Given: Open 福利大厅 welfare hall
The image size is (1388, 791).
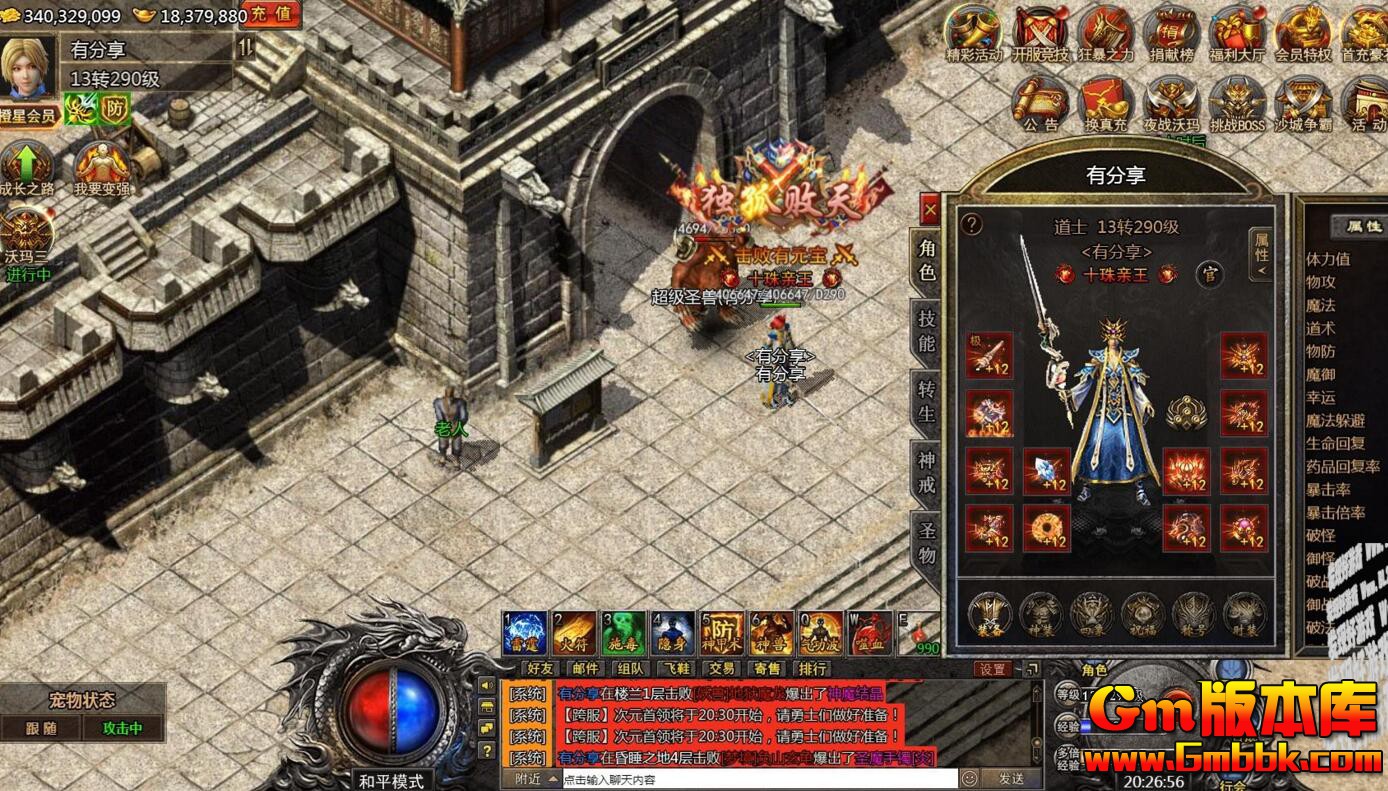Looking at the screenshot, I should (1237, 36).
